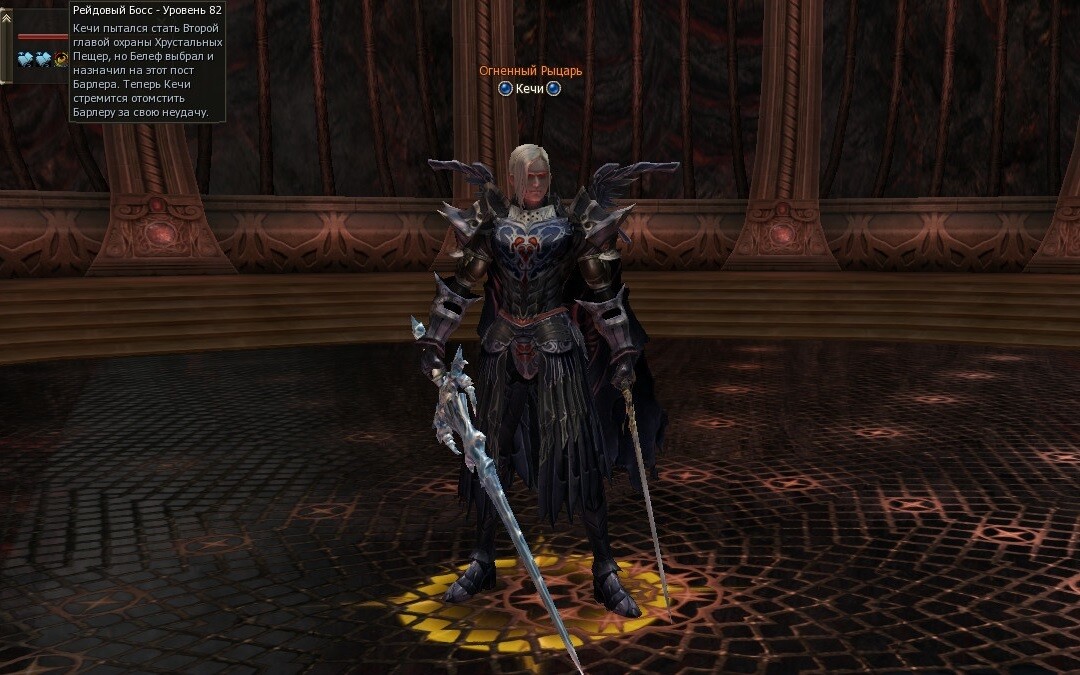Viewport: 1080px width, 675px height.
Task: Click the Кечи boss nameplate
Action: pos(529,89)
